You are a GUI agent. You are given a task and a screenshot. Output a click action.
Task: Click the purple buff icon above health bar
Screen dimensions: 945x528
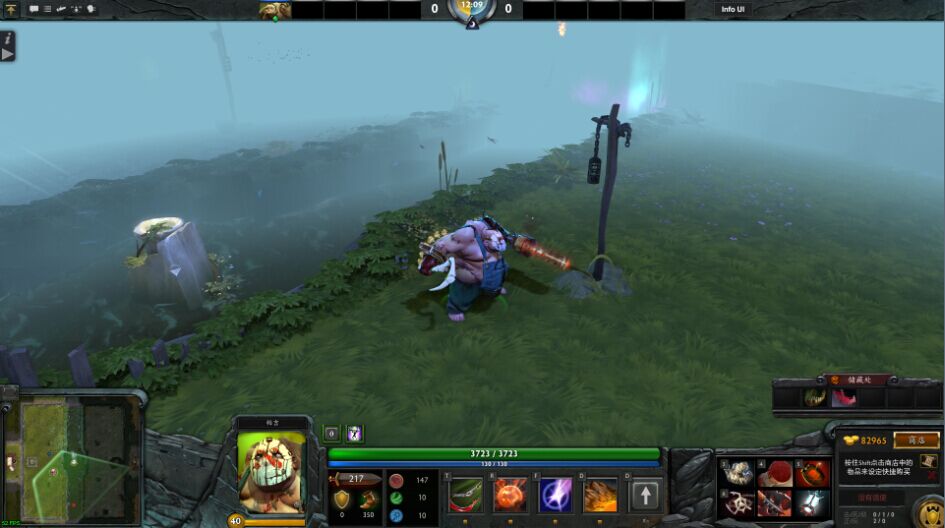click(354, 434)
